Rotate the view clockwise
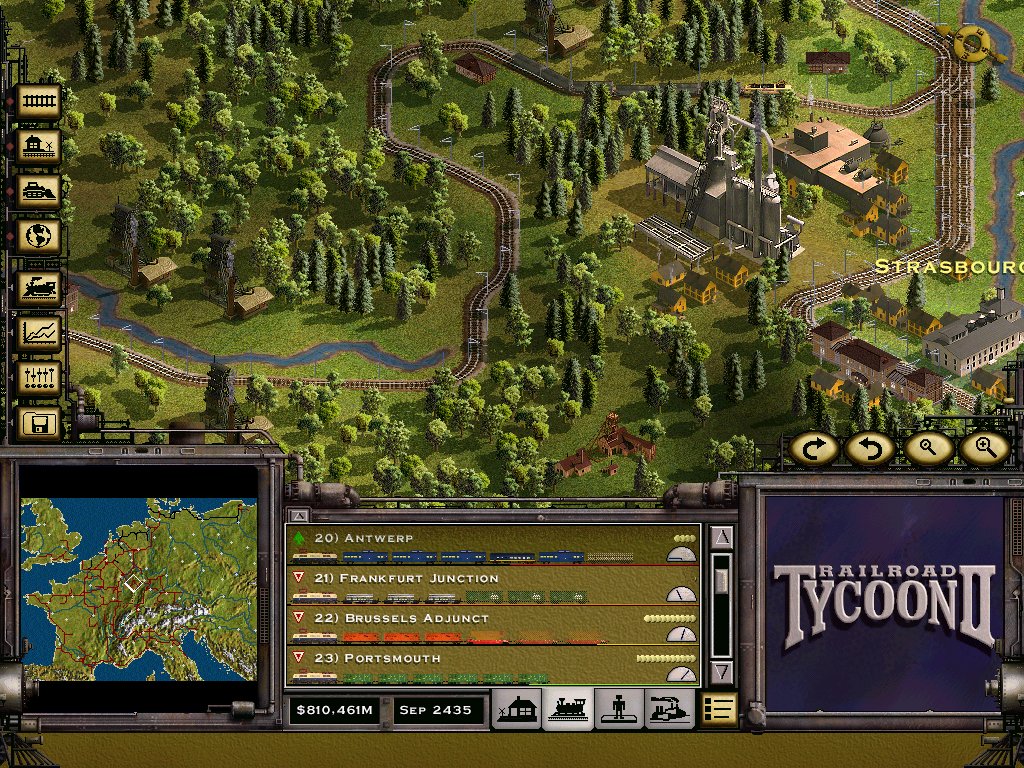 tap(812, 449)
